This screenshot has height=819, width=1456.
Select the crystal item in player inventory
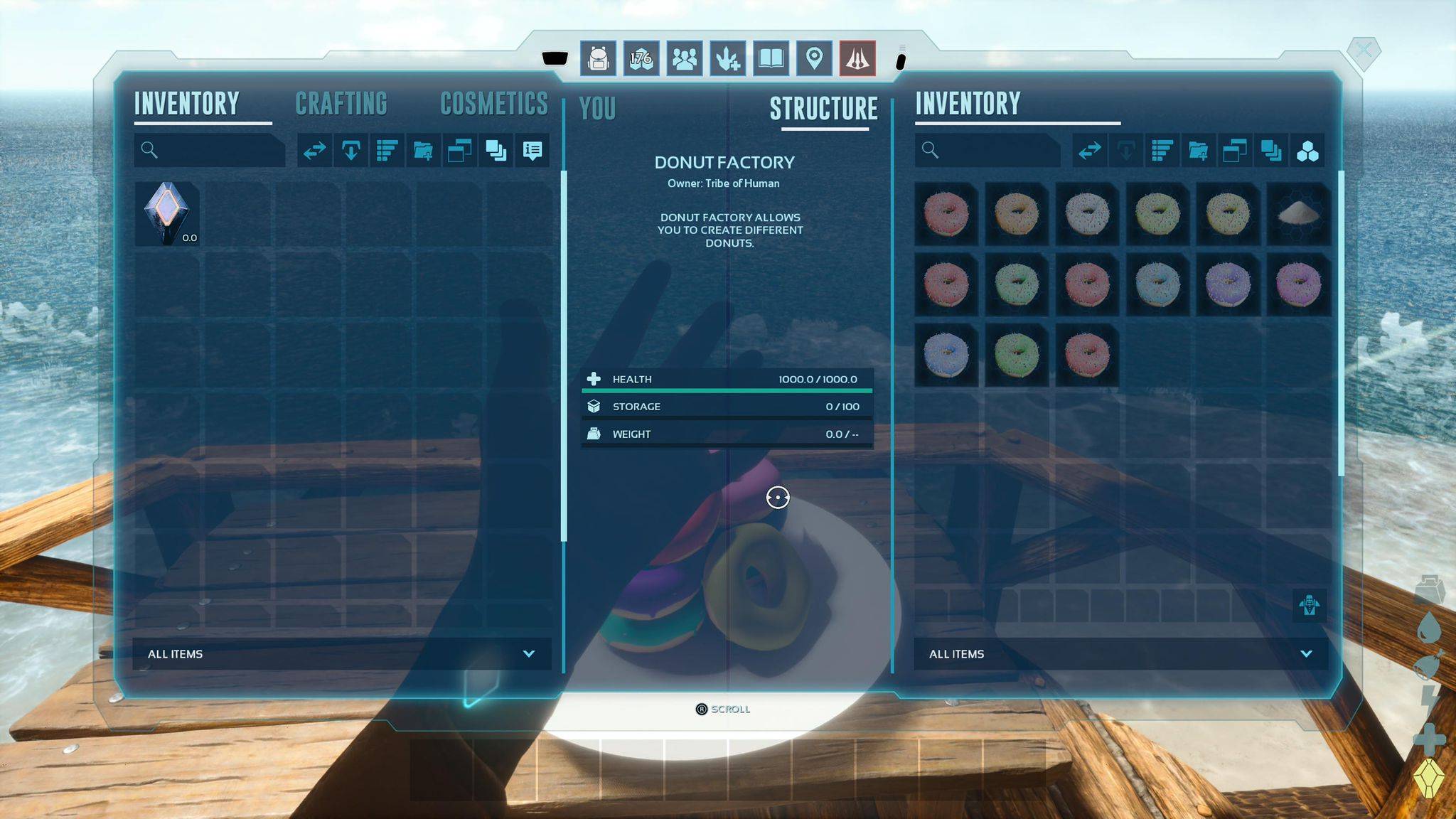point(167,213)
